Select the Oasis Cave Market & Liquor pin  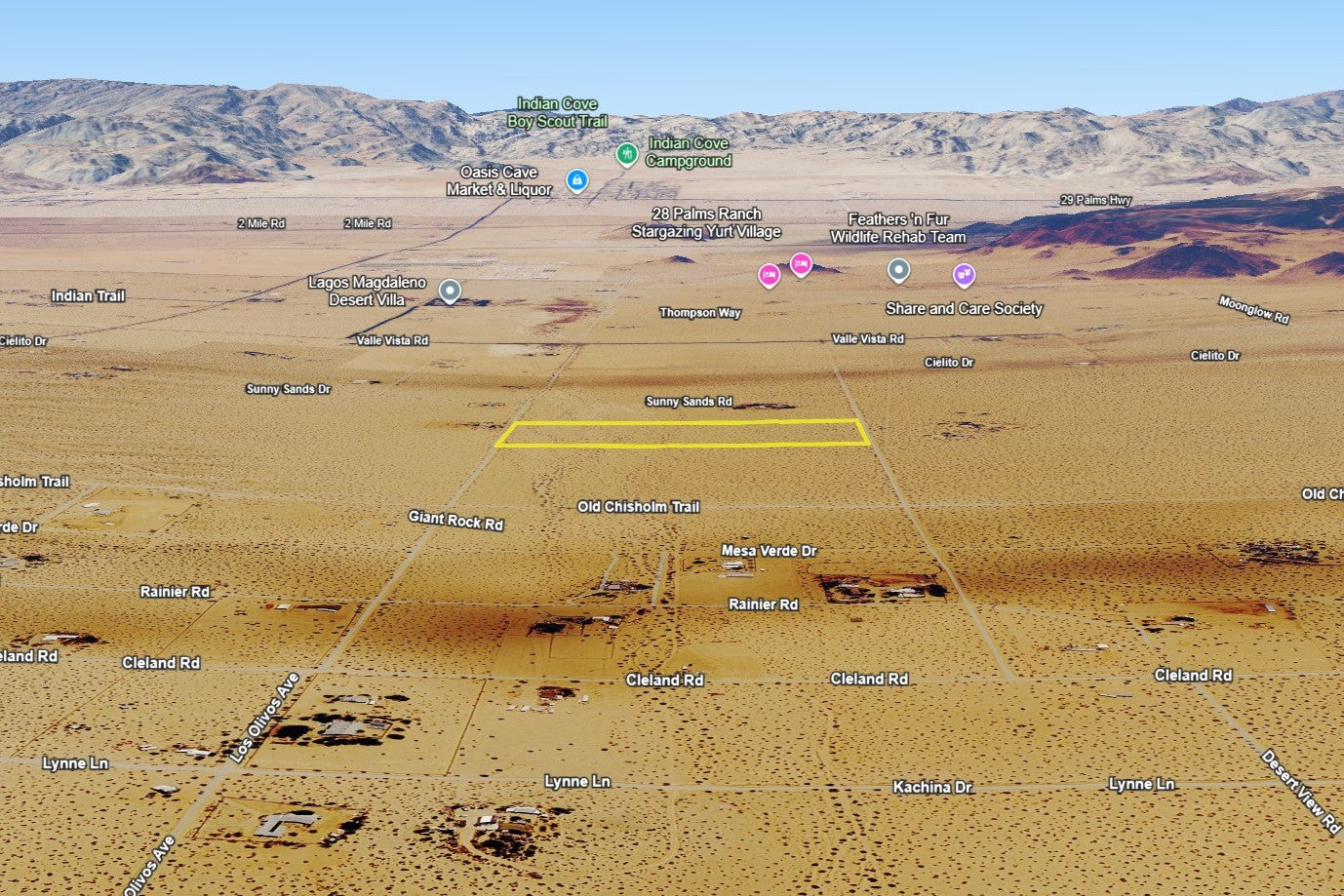point(577,180)
